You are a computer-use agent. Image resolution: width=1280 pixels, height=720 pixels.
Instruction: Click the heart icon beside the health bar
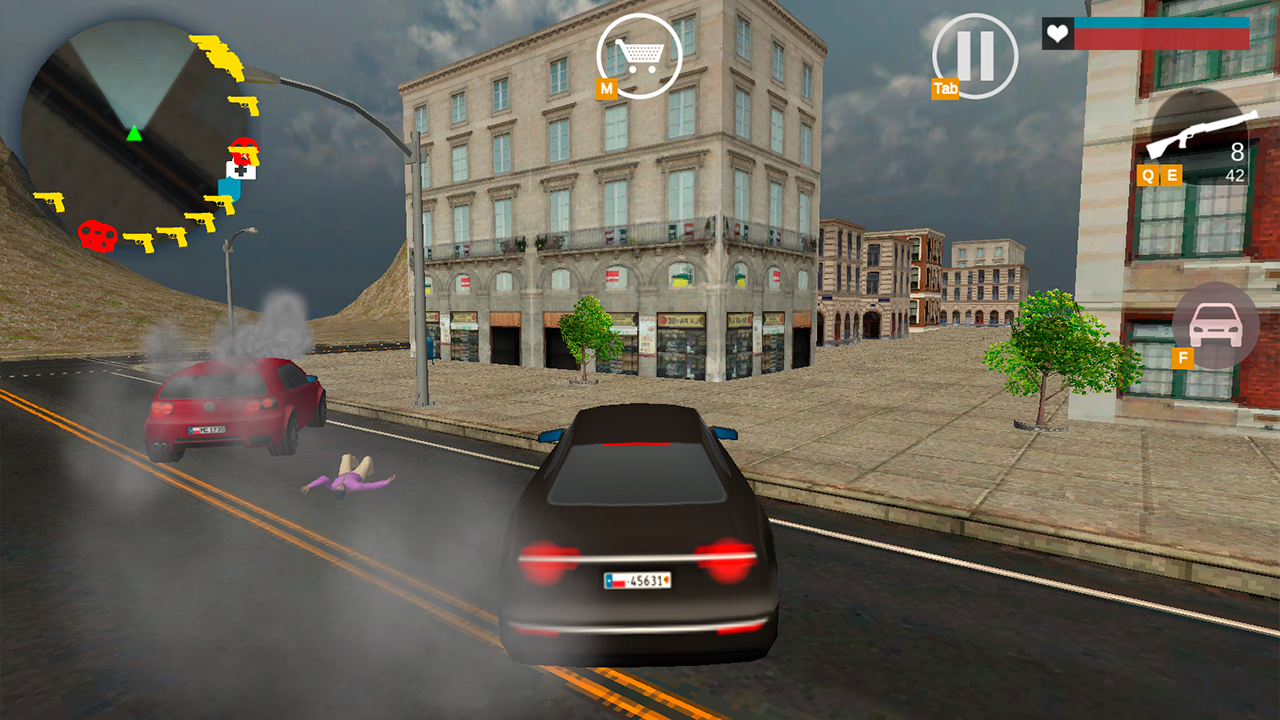1058,35
